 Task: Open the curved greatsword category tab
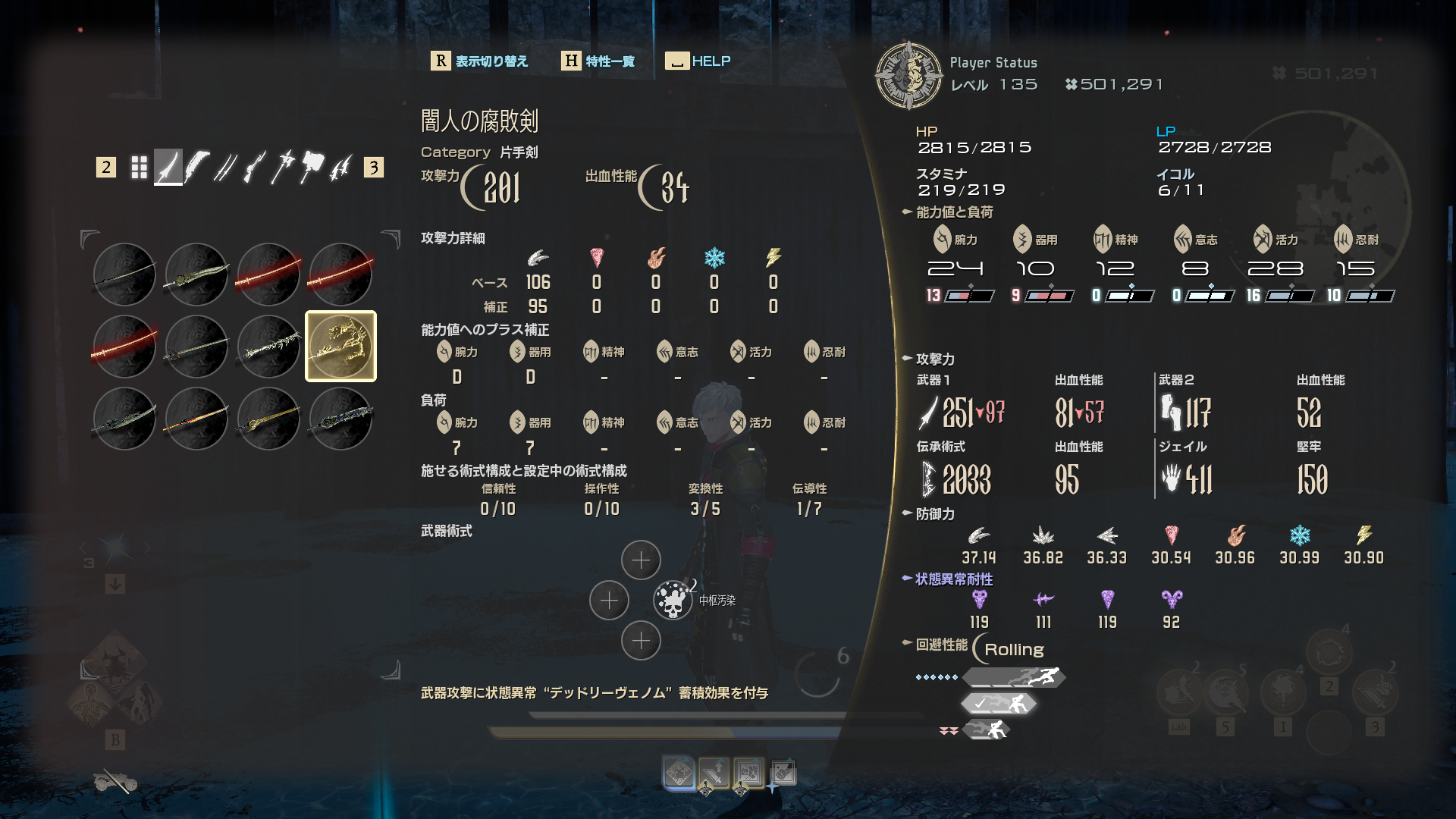click(x=196, y=168)
